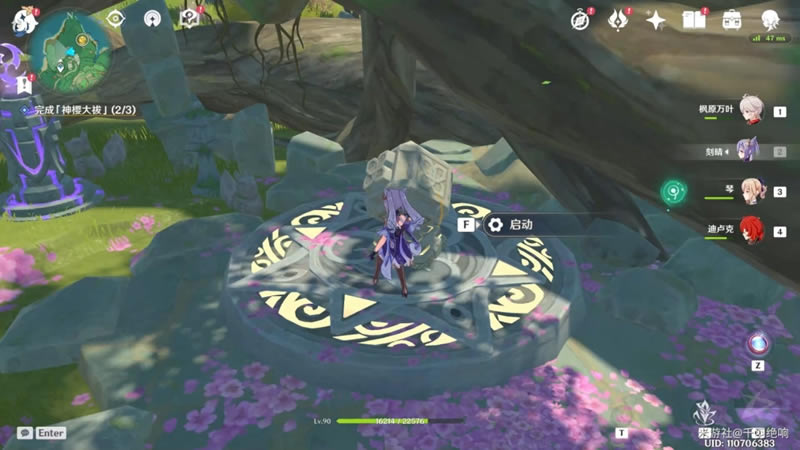The image size is (800, 450).
Task: Open the tutorial question mark icon
Action: click(x=188, y=18)
